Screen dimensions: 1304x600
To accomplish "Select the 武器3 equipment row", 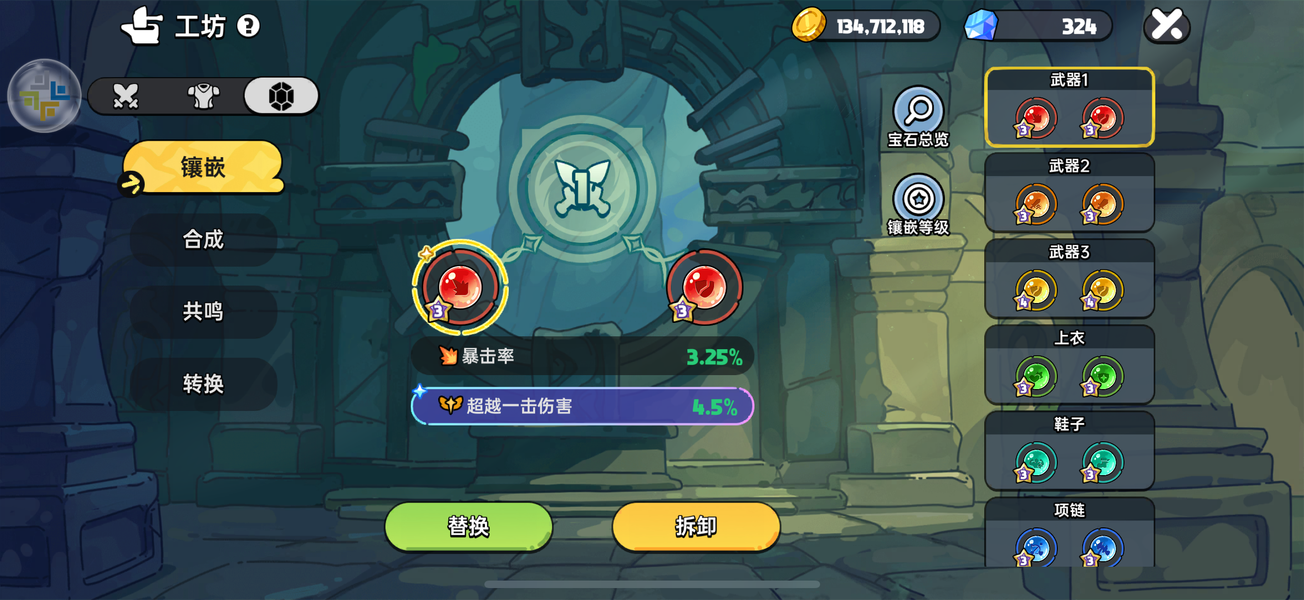I will (x=1069, y=279).
